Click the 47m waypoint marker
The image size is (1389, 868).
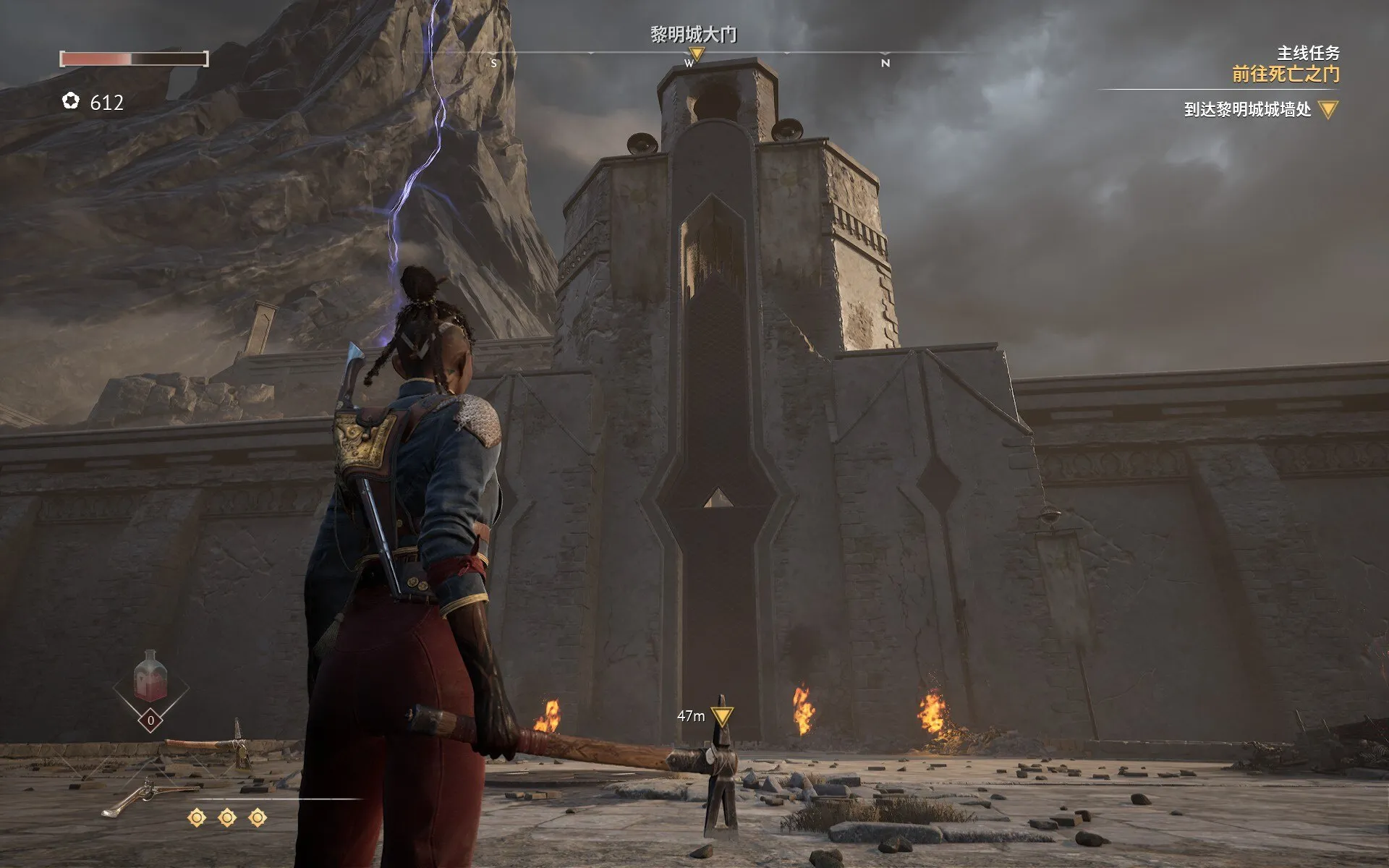point(721,715)
